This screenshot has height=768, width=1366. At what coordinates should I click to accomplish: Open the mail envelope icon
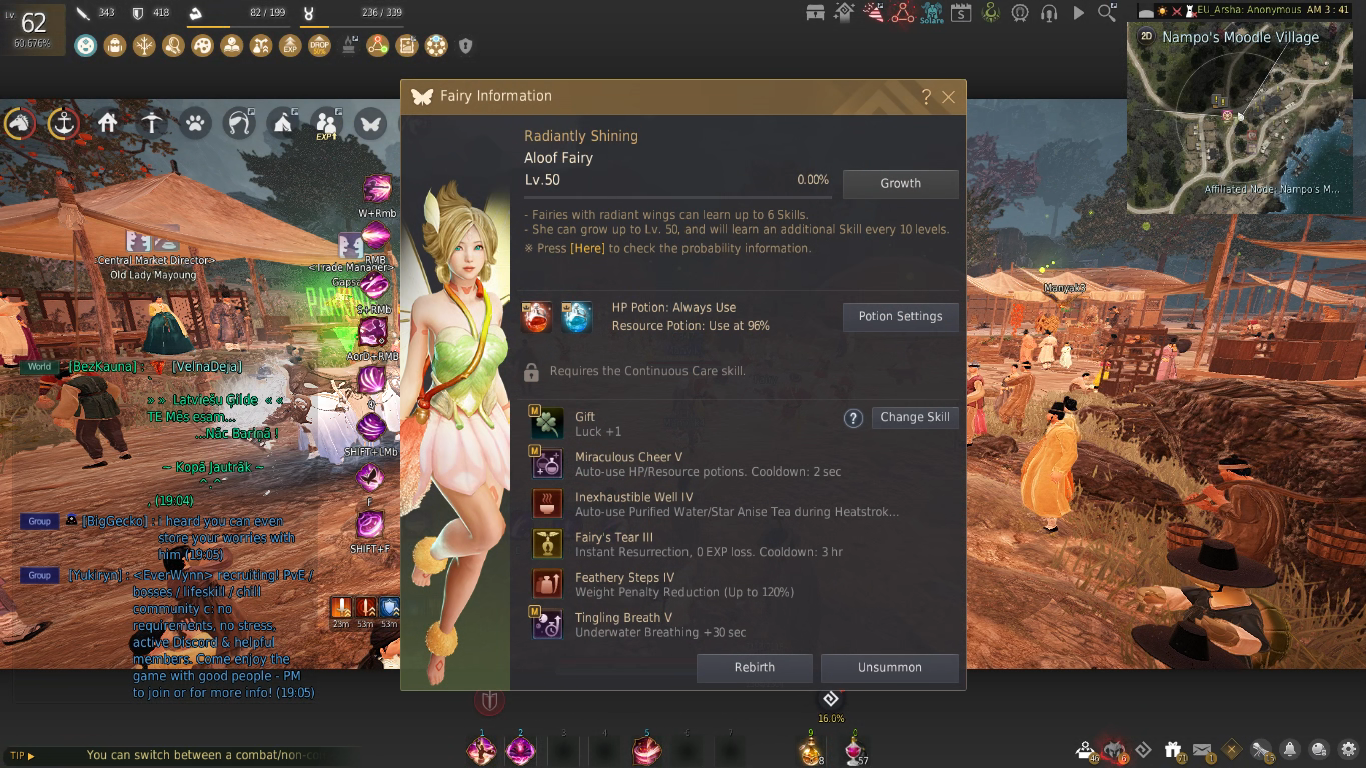[1202, 749]
